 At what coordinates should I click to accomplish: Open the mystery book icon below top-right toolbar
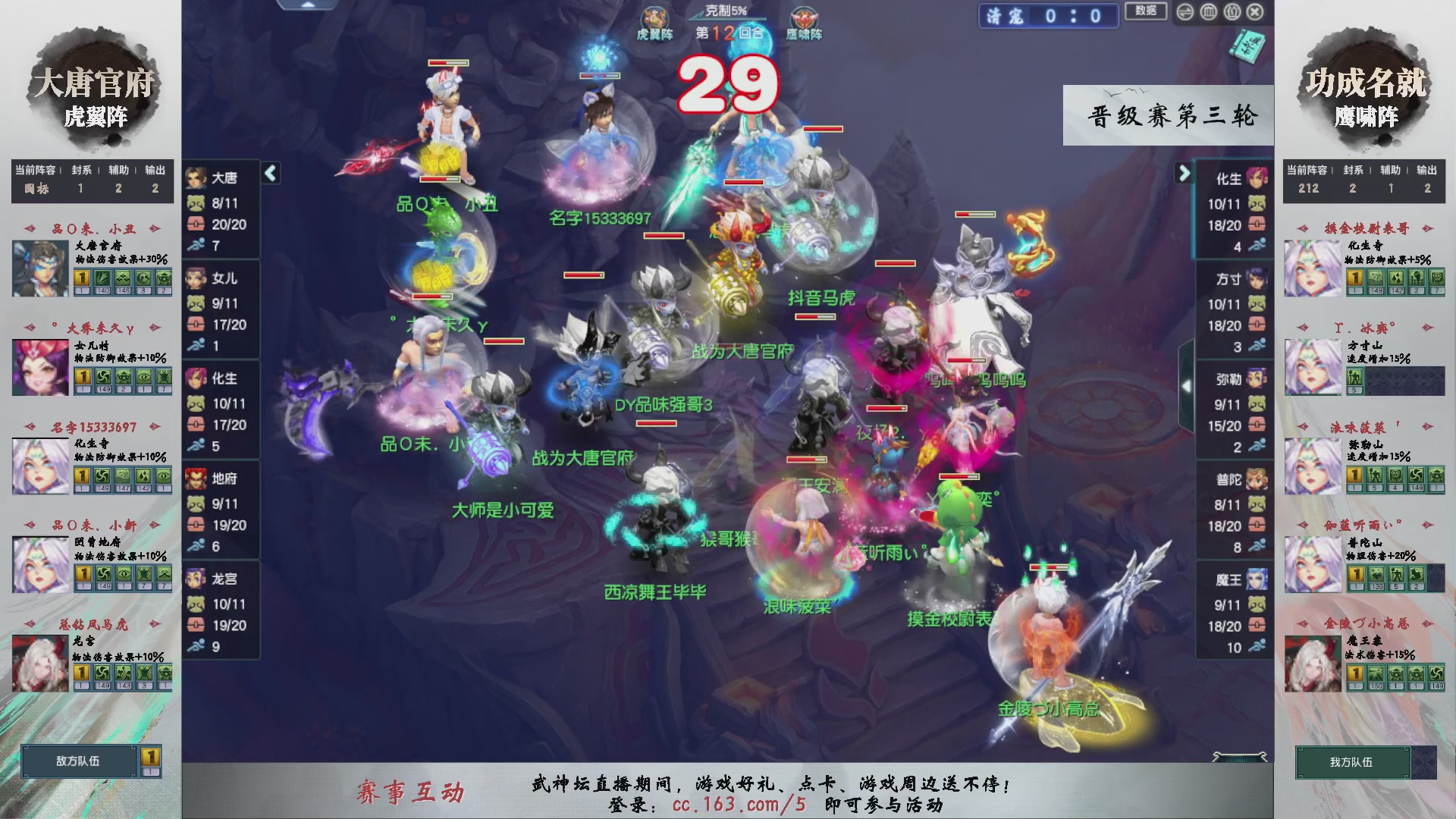pyautogui.click(x=1247, y=45)
